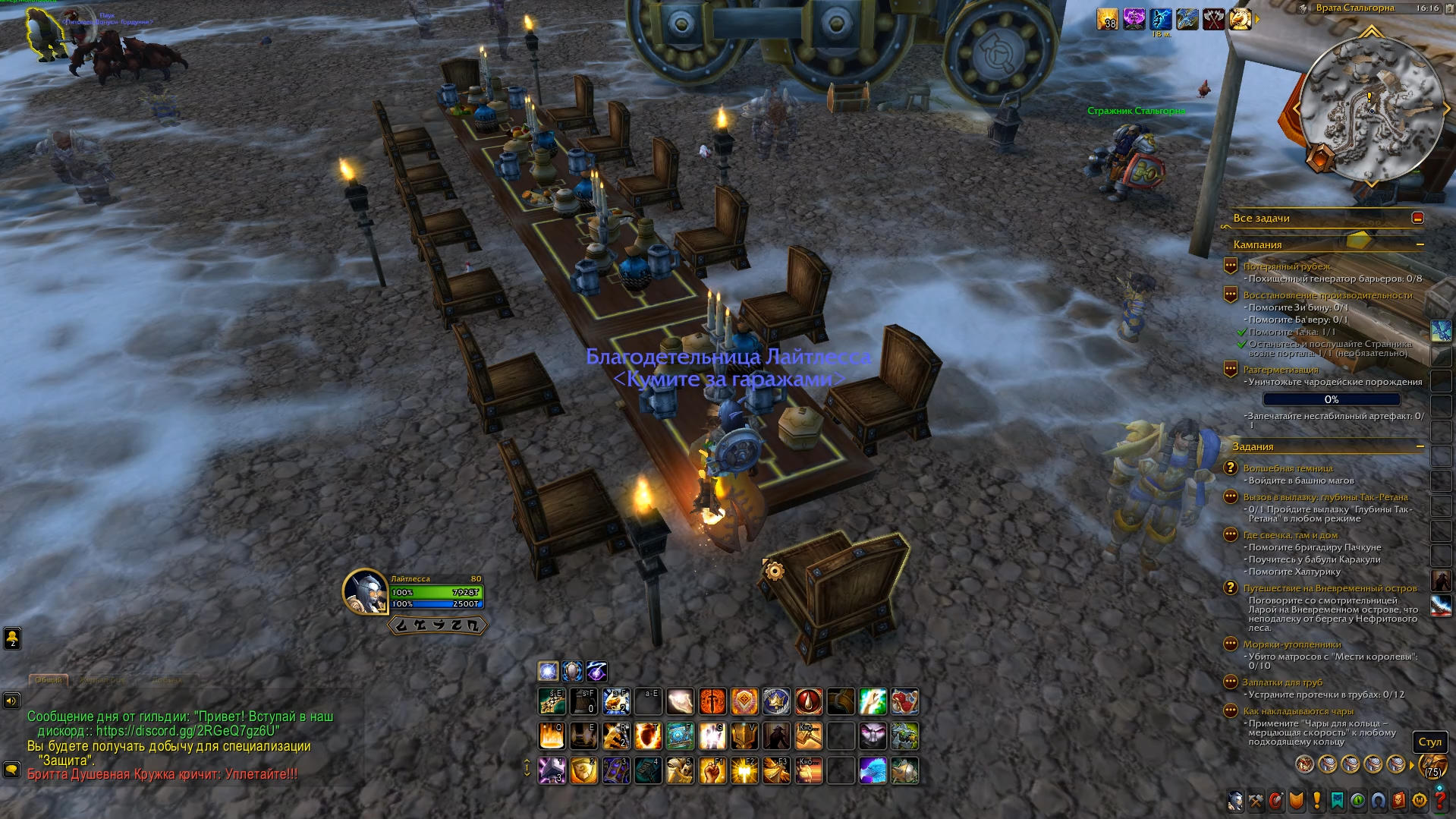Collapse the Все задачи objective tracker
Image resolution: width=1456 pixels, height=819 pixels.
click(1417, 218)
